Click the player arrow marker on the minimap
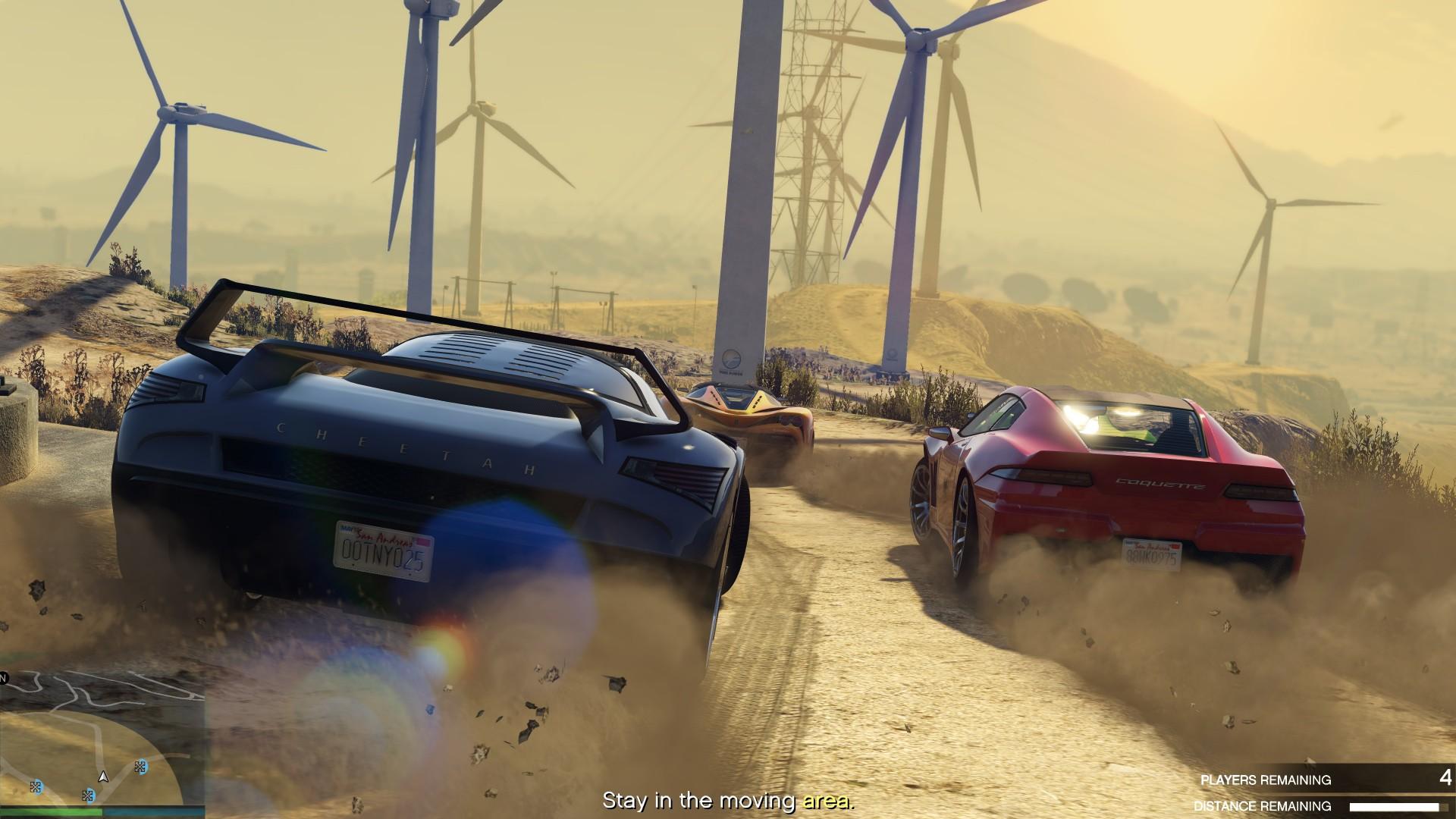1456x819 pixels. (x=103, y=778)
